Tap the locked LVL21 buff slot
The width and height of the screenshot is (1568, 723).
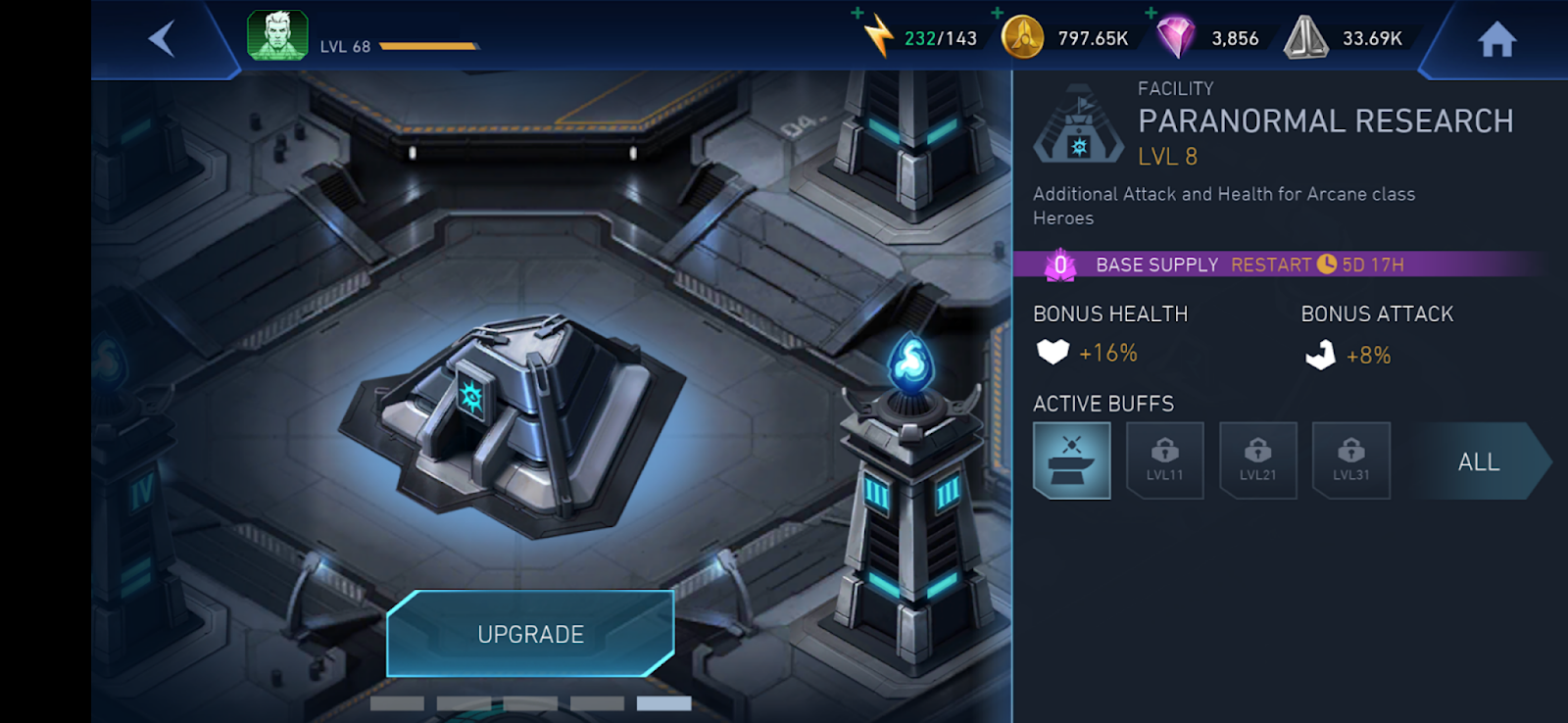pyautogui.click(x=1257, y=460)
